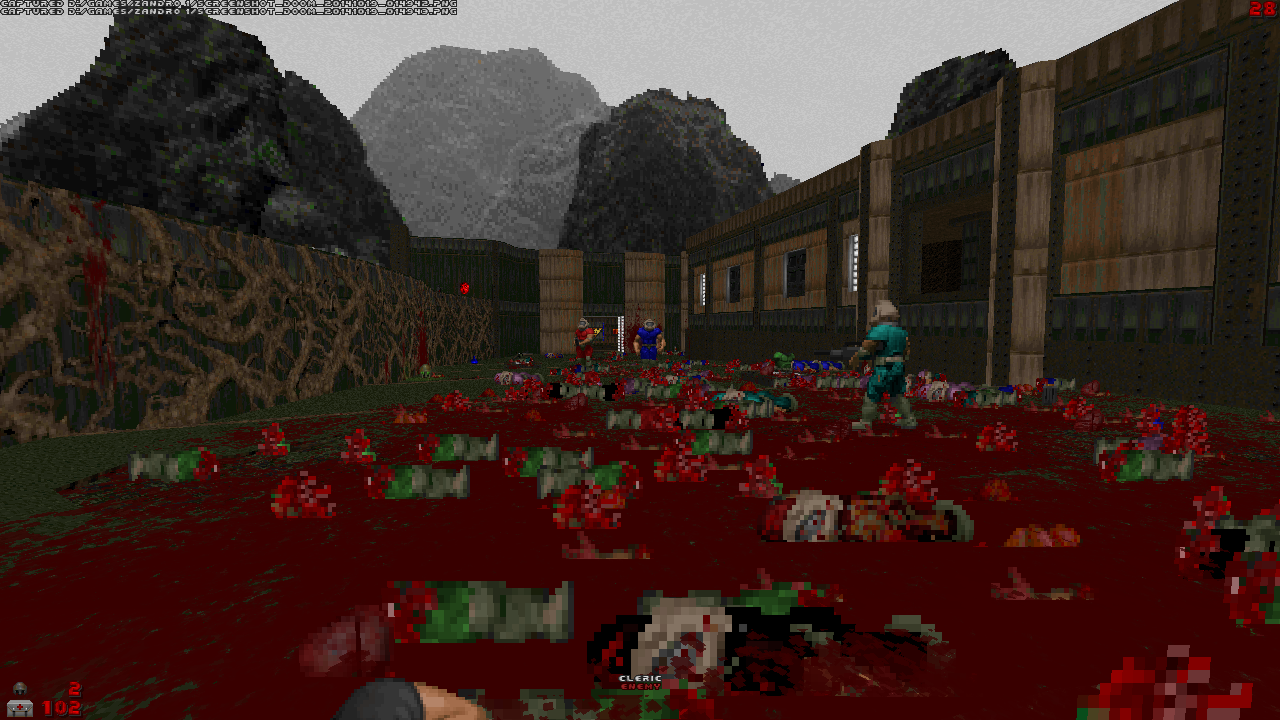Click the chaingunner enemy near the wooden door

click(x=583, y=335)
